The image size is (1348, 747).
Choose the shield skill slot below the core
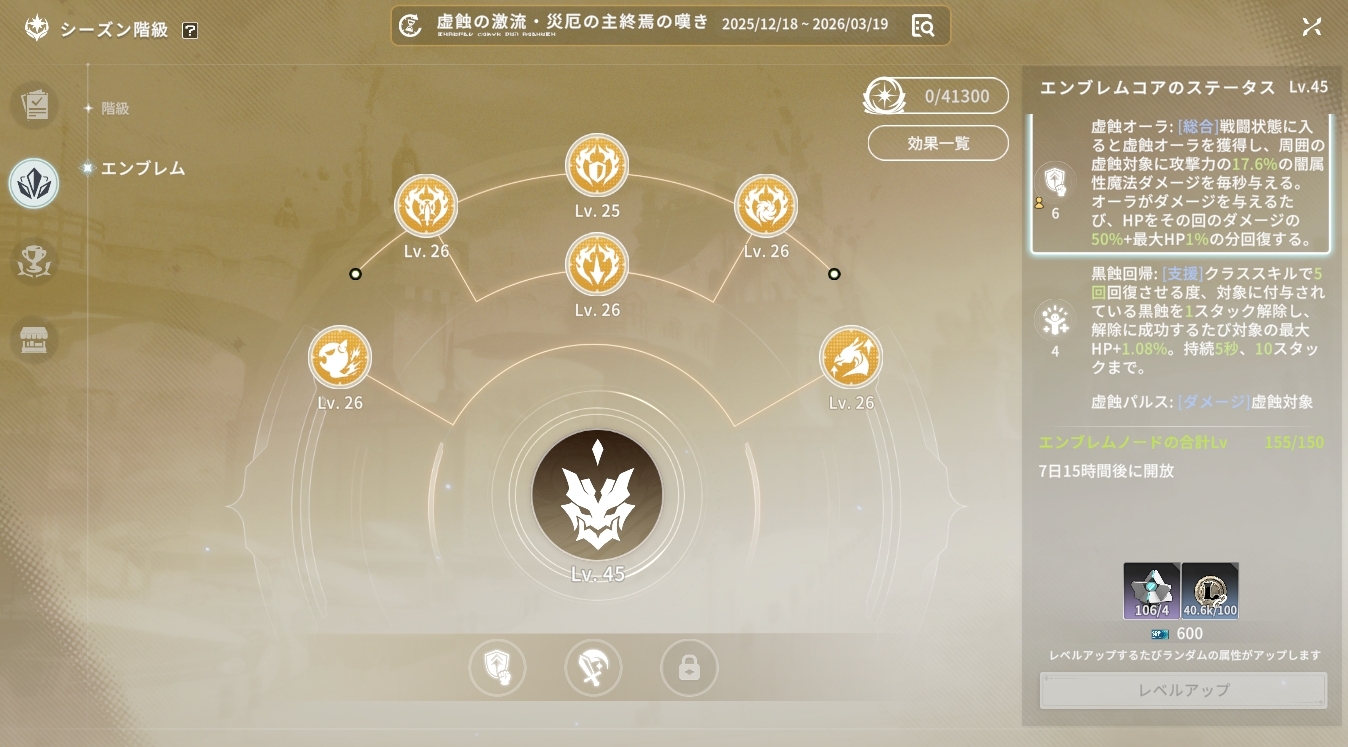click(497, 668)
